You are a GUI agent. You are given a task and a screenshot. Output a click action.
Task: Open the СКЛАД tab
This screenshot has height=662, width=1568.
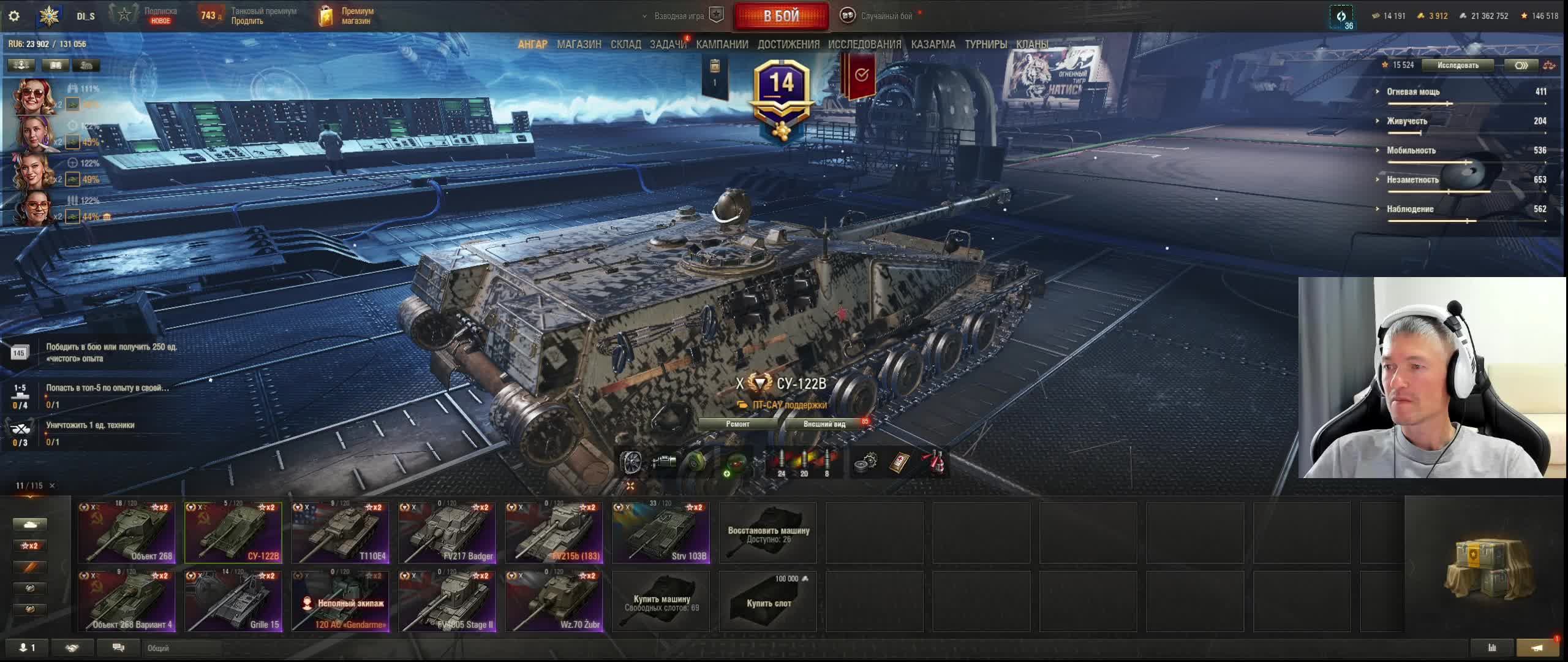[x=625, y=44]
